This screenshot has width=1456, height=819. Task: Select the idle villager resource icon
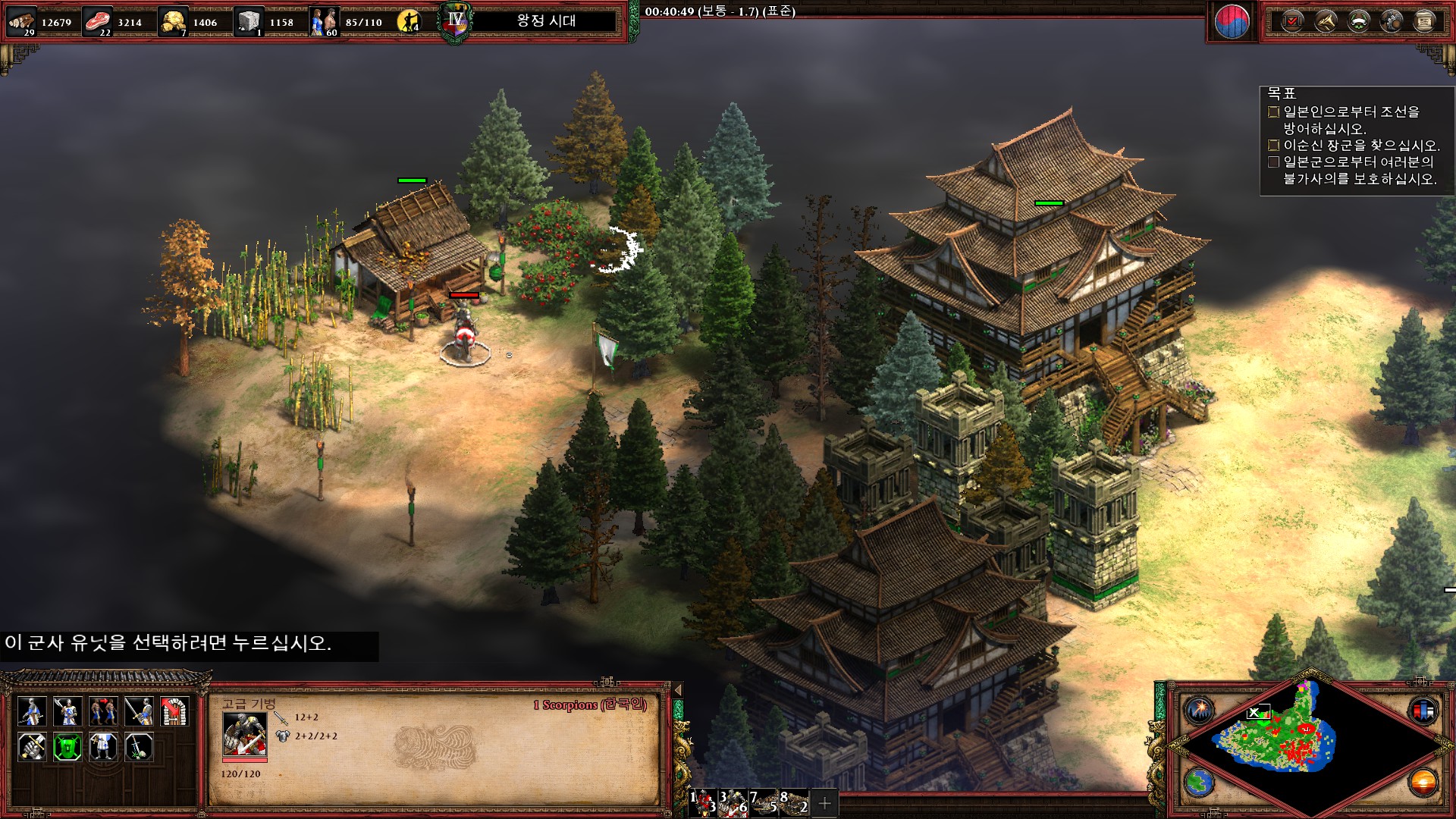[x=409, y=21]
